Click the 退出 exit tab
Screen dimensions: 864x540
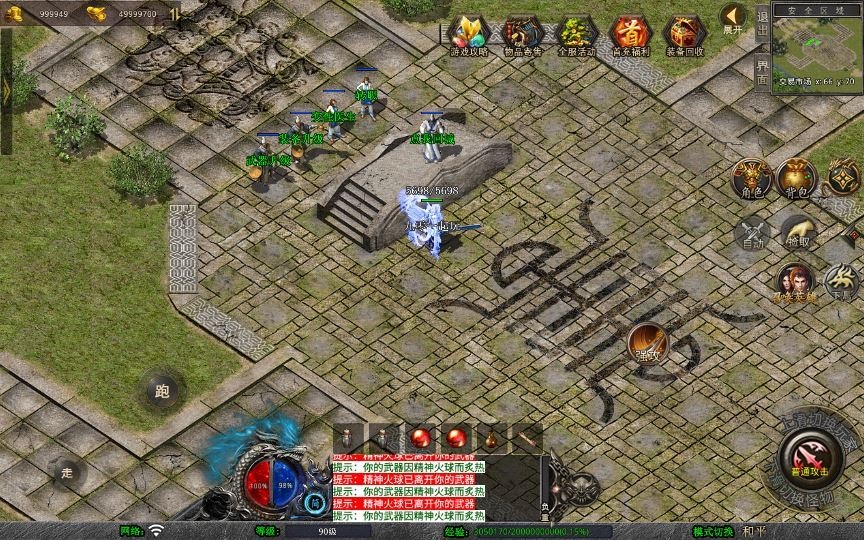tap(762, 27)
